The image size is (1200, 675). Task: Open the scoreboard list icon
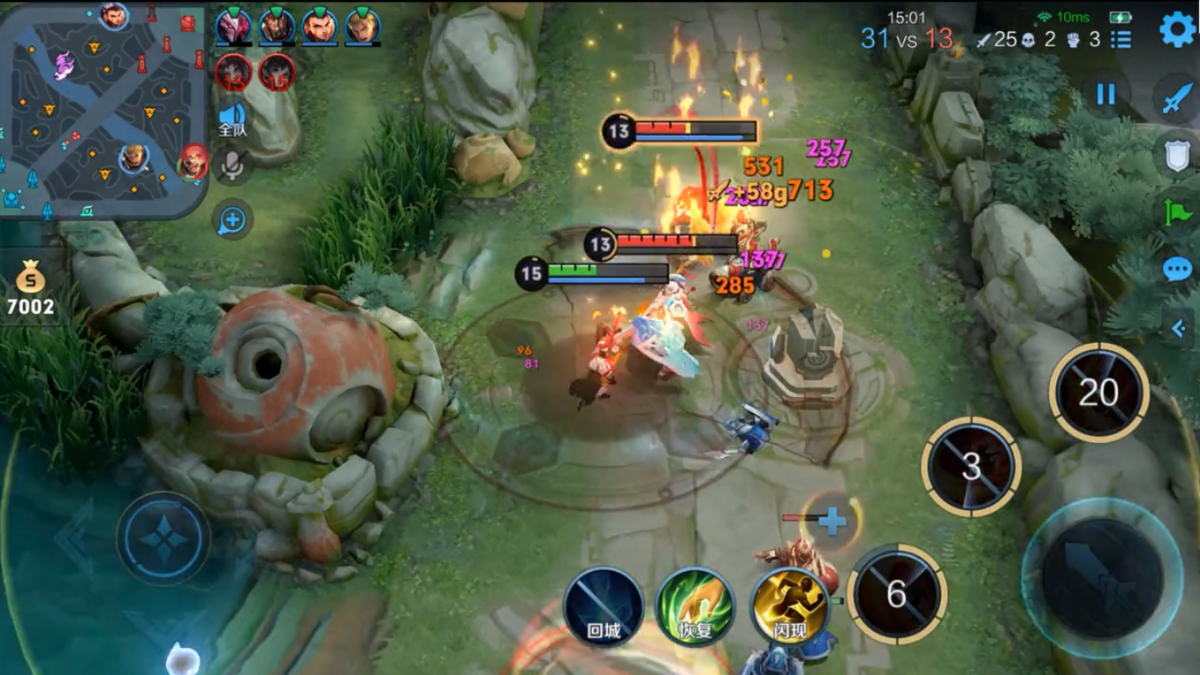tap(1121, 39)
